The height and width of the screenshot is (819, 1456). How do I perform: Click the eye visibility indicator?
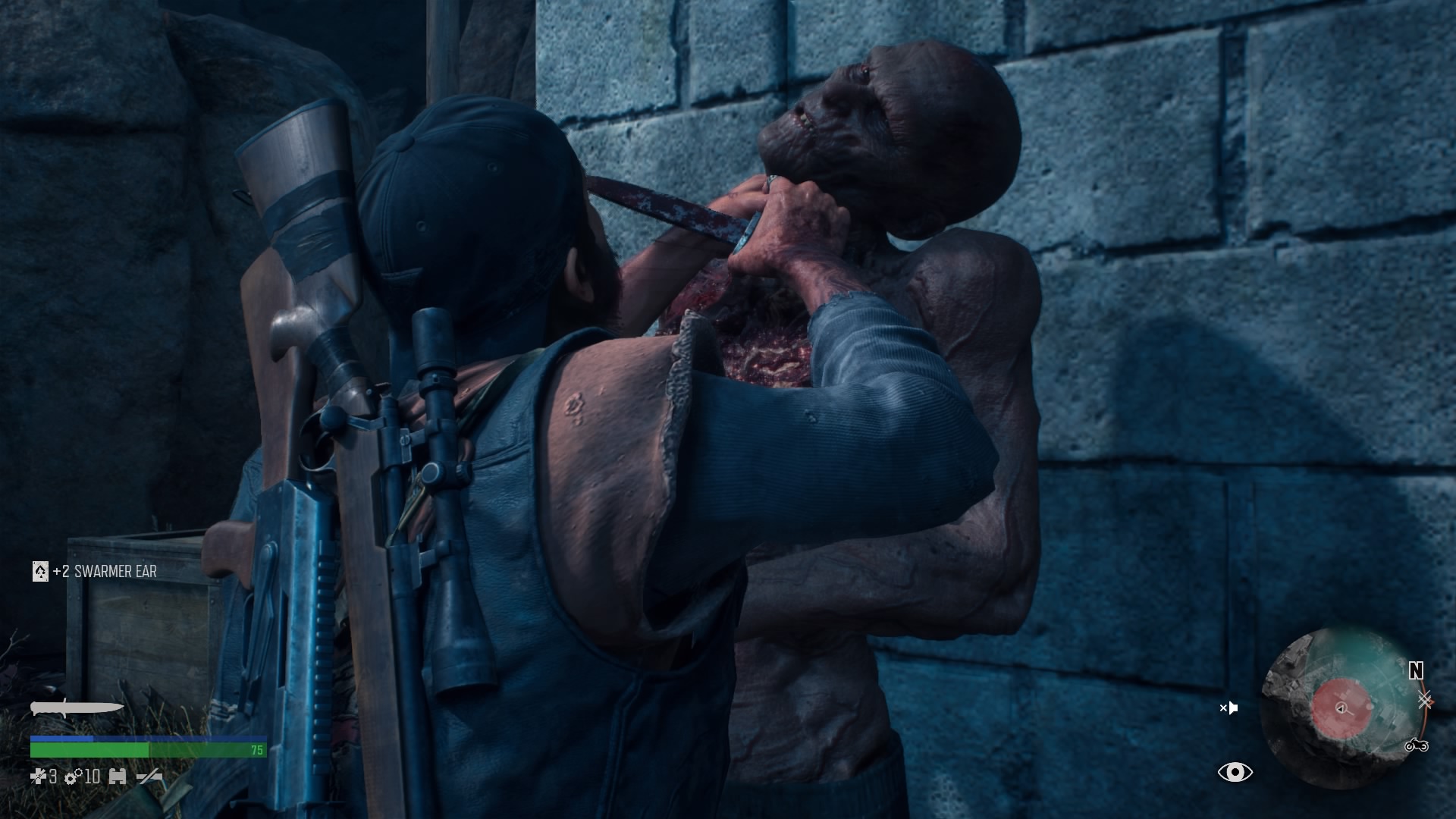(x=1235, y=772)
